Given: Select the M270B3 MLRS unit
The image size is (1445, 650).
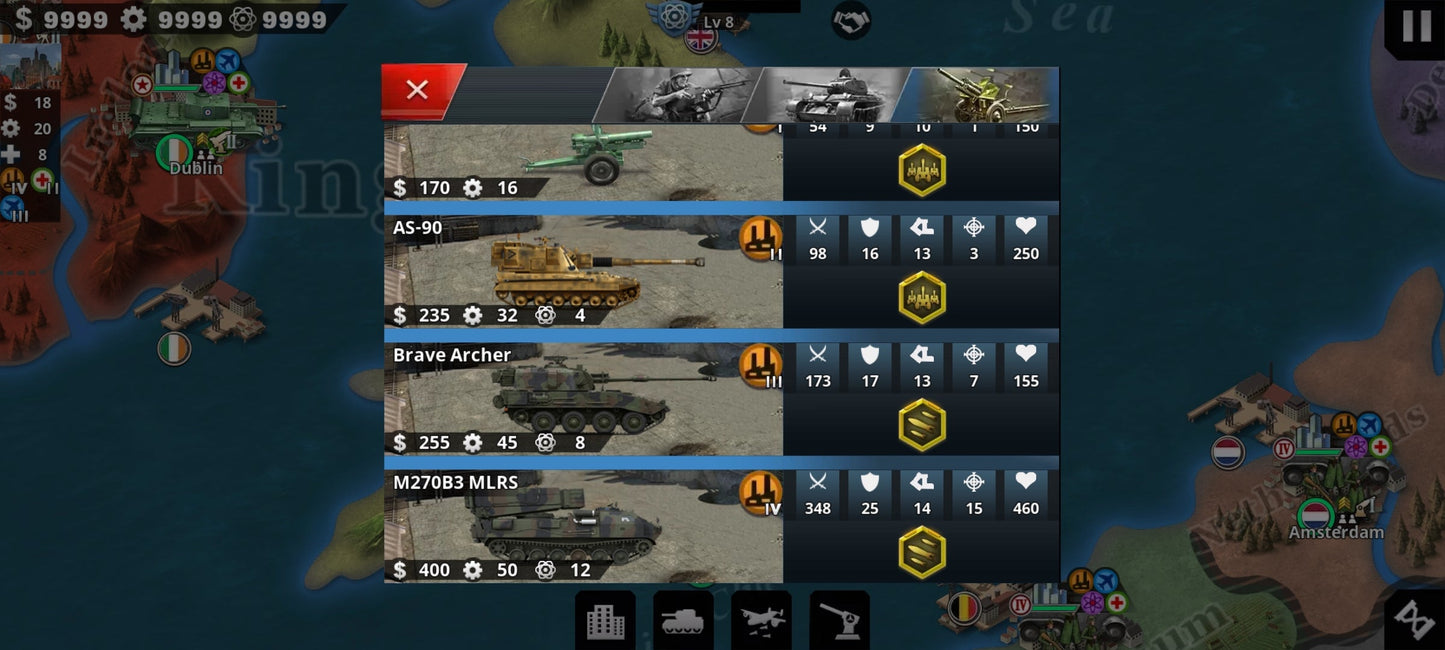Looking at the screenshot, I should [x=583, y=526].
